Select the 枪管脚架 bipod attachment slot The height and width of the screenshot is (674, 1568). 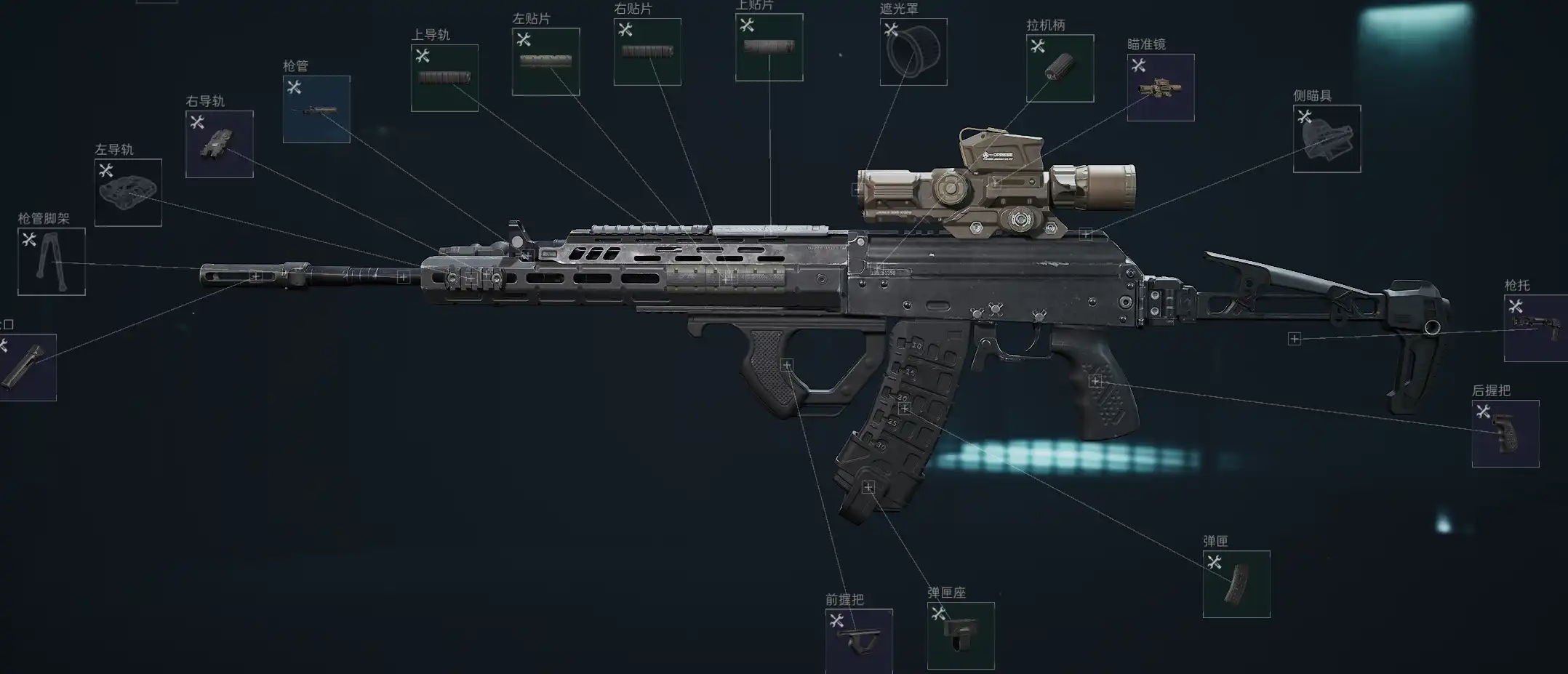coord(51,262)
